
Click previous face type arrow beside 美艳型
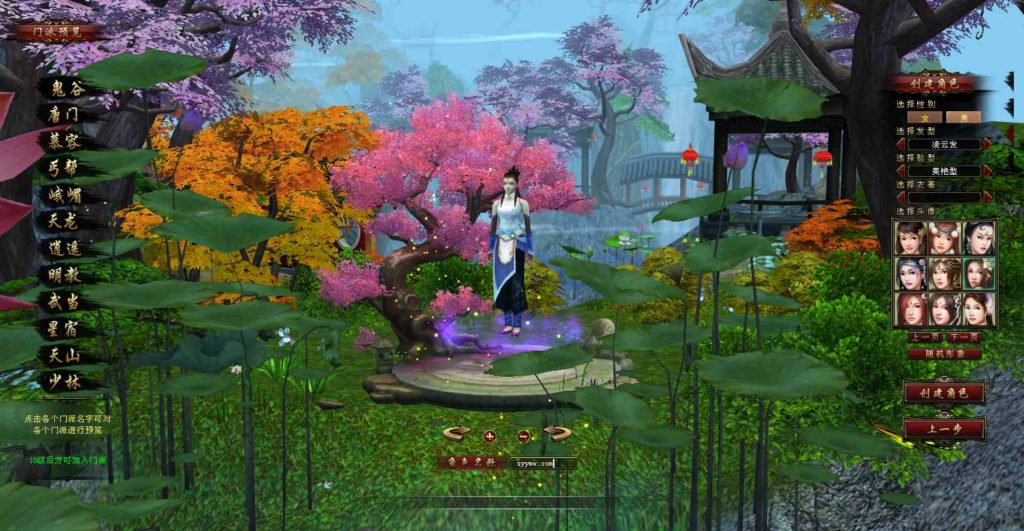(x=899, y=170)
